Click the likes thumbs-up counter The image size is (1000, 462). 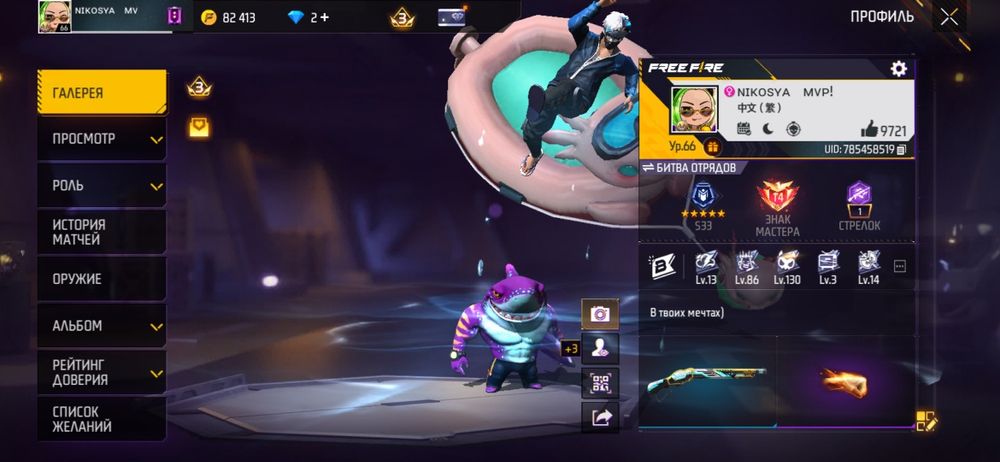click(x=883, y=130)
